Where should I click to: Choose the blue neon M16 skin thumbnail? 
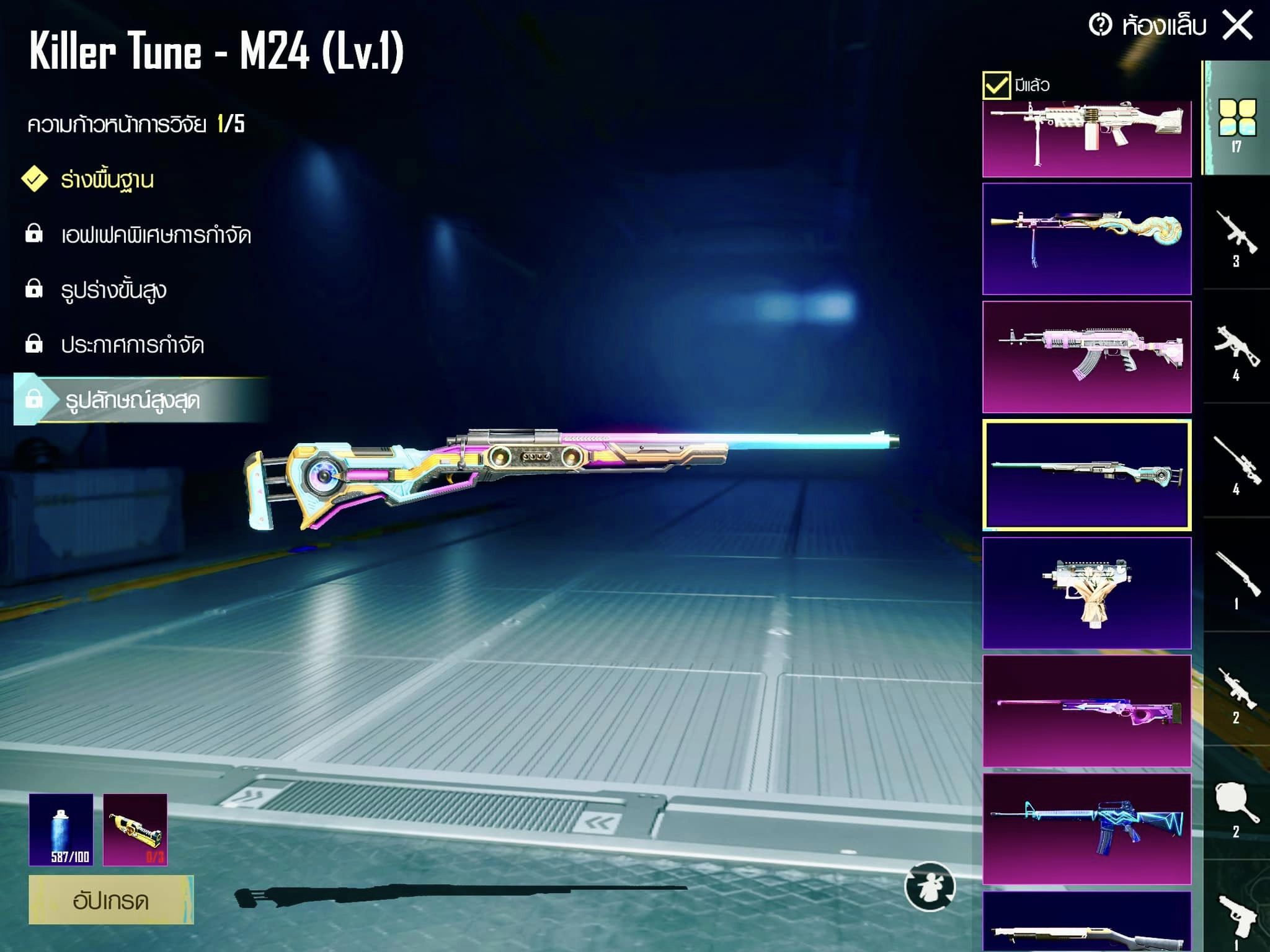tap(1086, 829)
